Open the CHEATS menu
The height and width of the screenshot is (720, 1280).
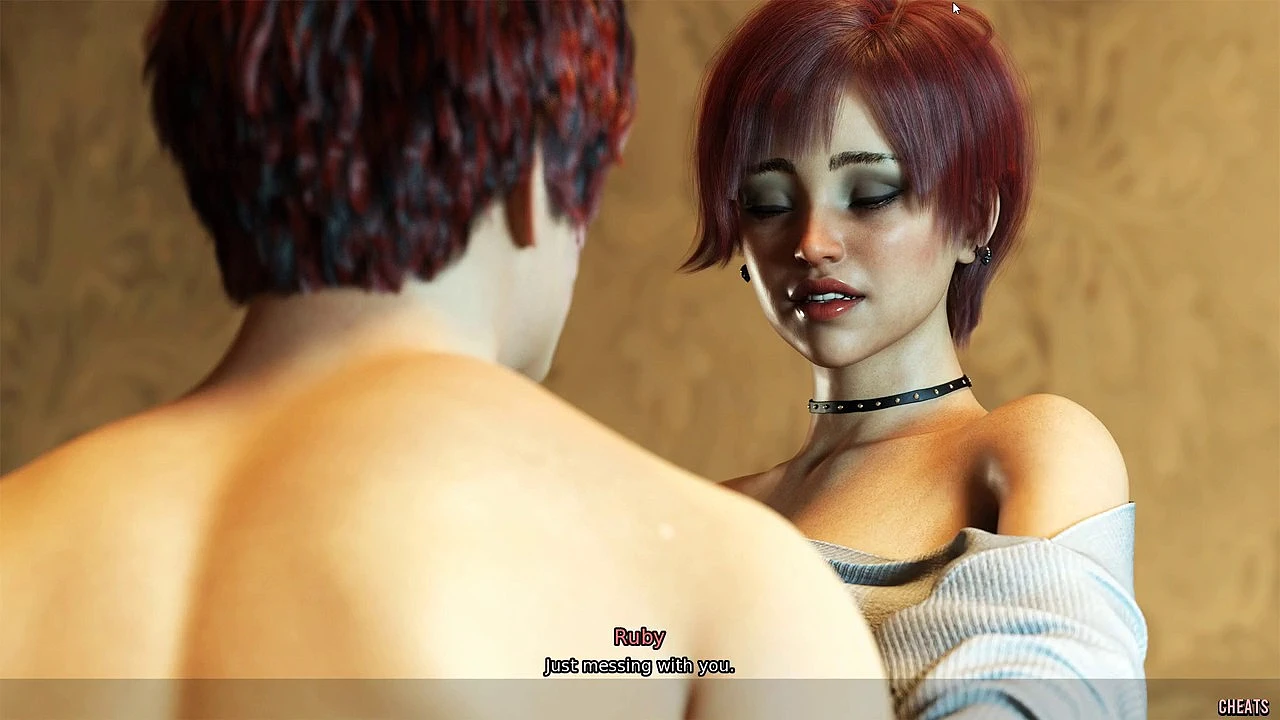point(1243,707)
